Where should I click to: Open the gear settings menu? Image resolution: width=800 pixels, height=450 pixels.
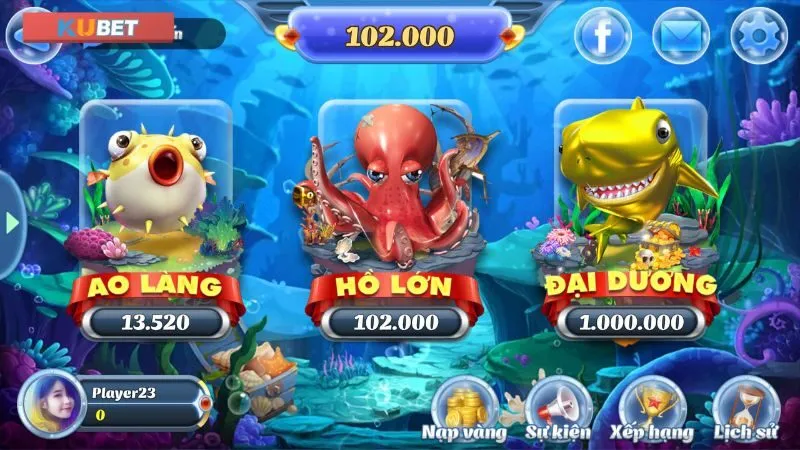click(x=759, y=37)
